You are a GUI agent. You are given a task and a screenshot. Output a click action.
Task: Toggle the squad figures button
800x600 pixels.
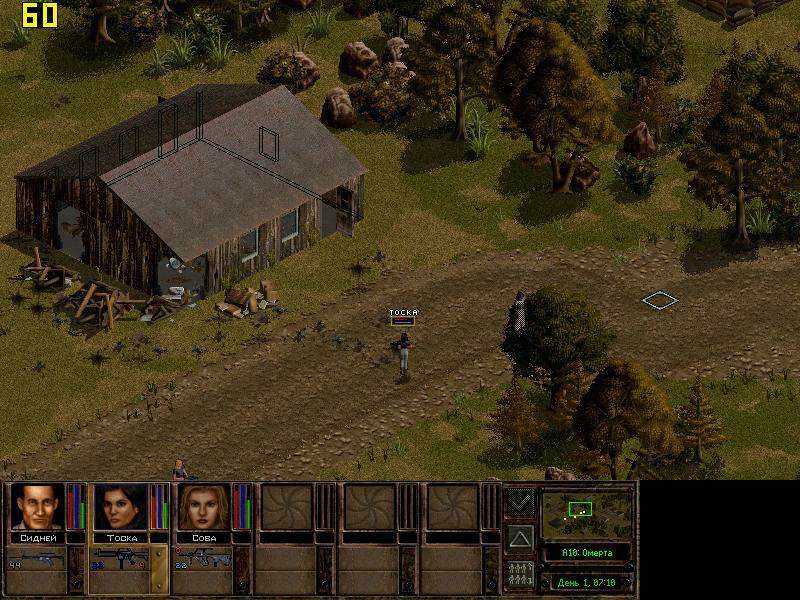click(x=520, y=574)
